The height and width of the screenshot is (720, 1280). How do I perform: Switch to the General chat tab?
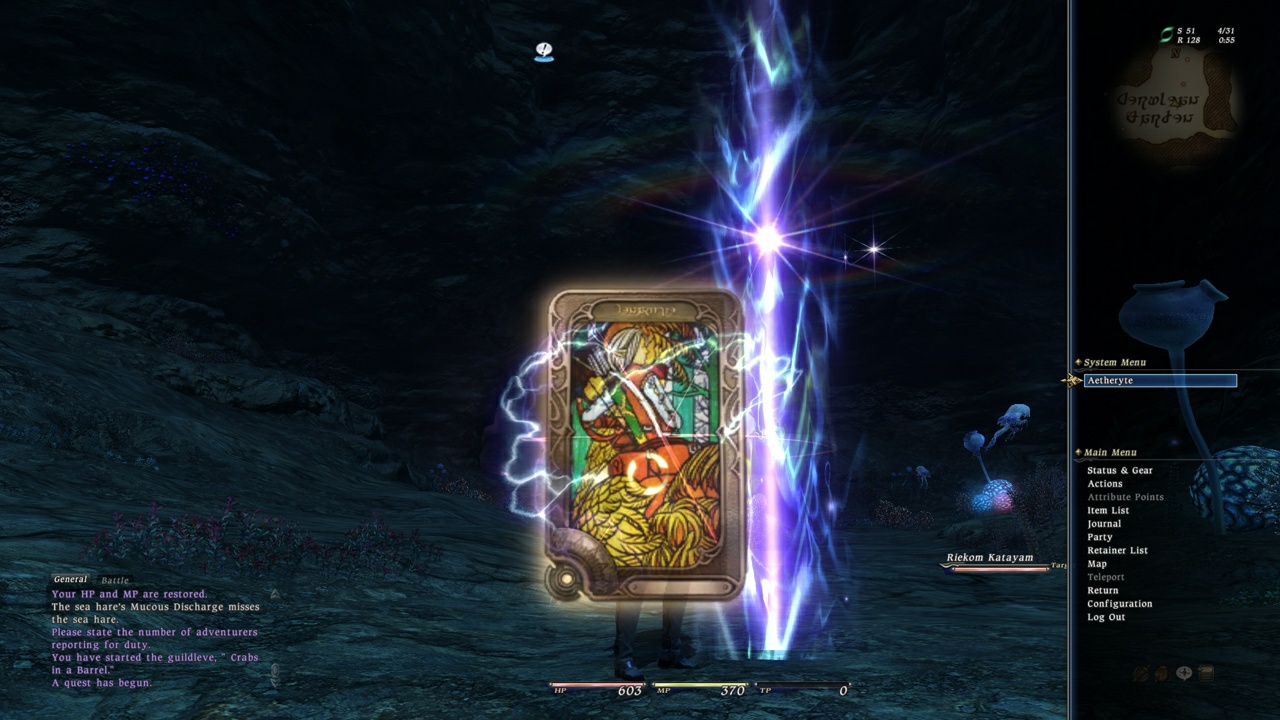tap(70, 578)
